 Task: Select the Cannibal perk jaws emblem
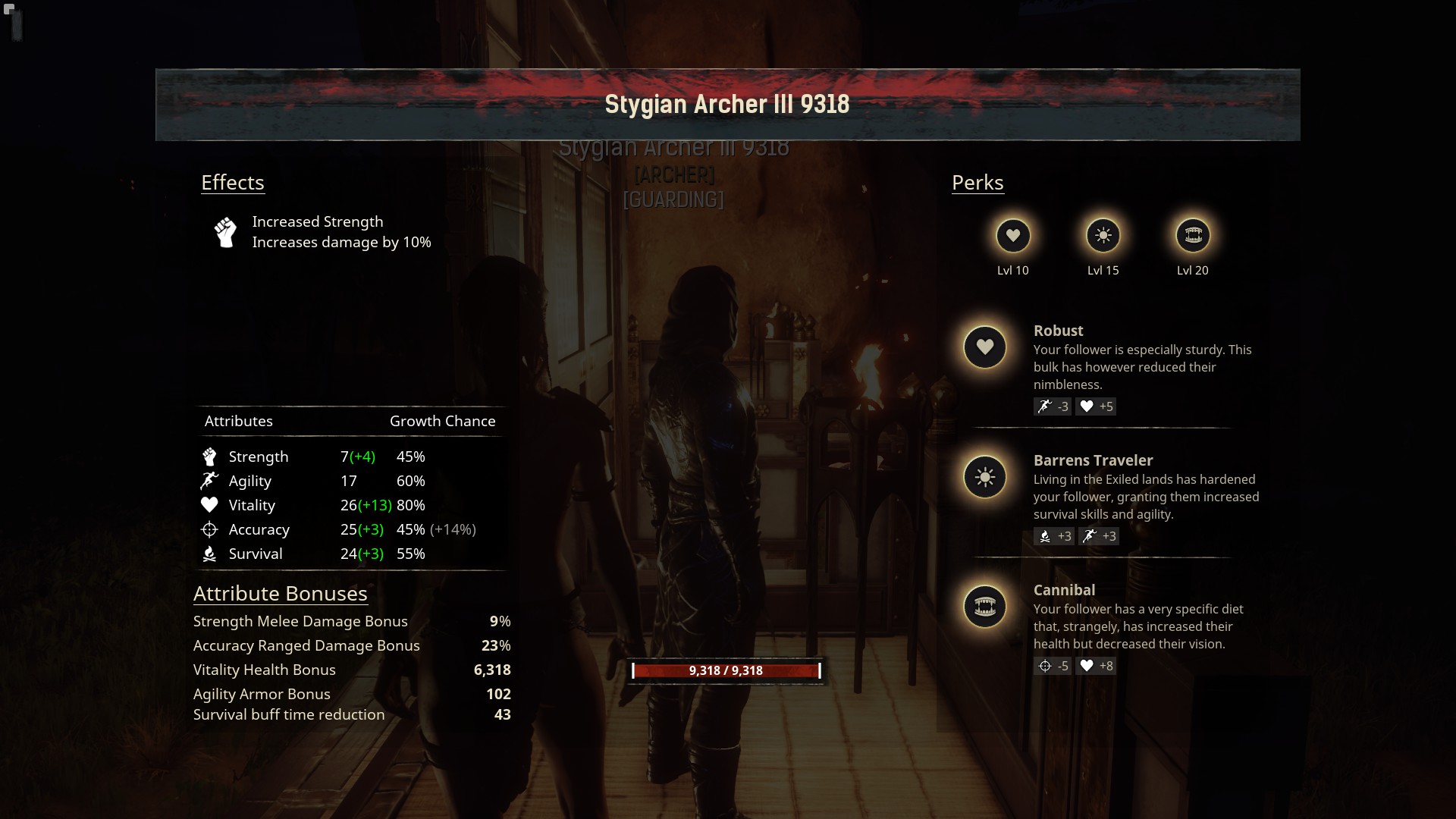click(984, 607)
